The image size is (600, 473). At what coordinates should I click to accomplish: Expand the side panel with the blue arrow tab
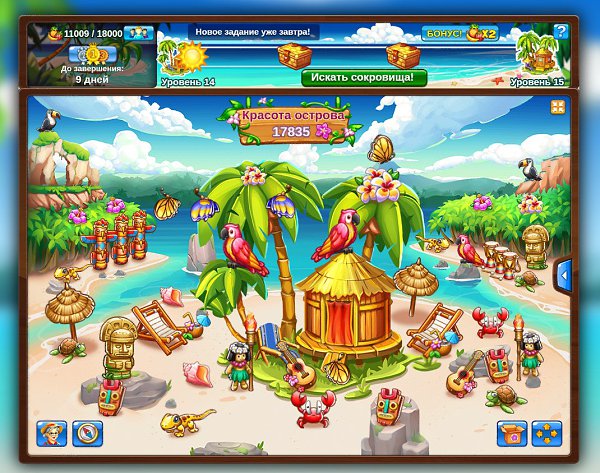click(x=563, y=272)
